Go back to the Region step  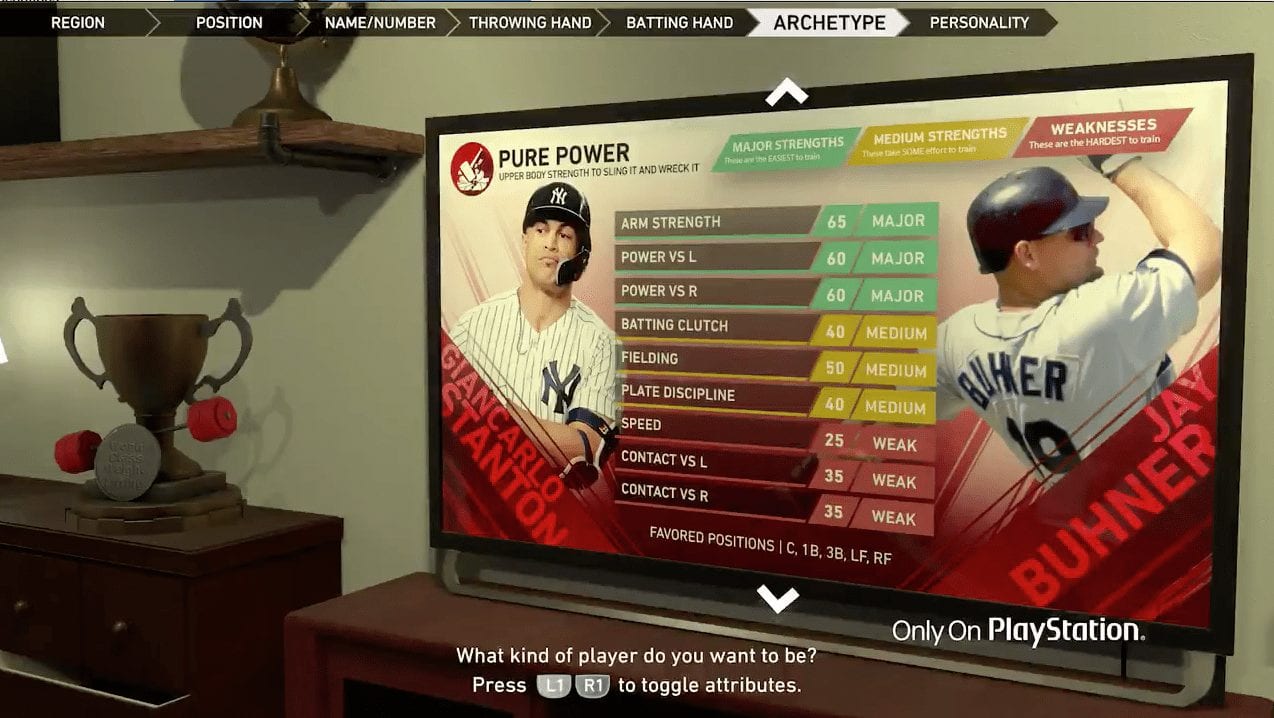[x=77, y=22]
